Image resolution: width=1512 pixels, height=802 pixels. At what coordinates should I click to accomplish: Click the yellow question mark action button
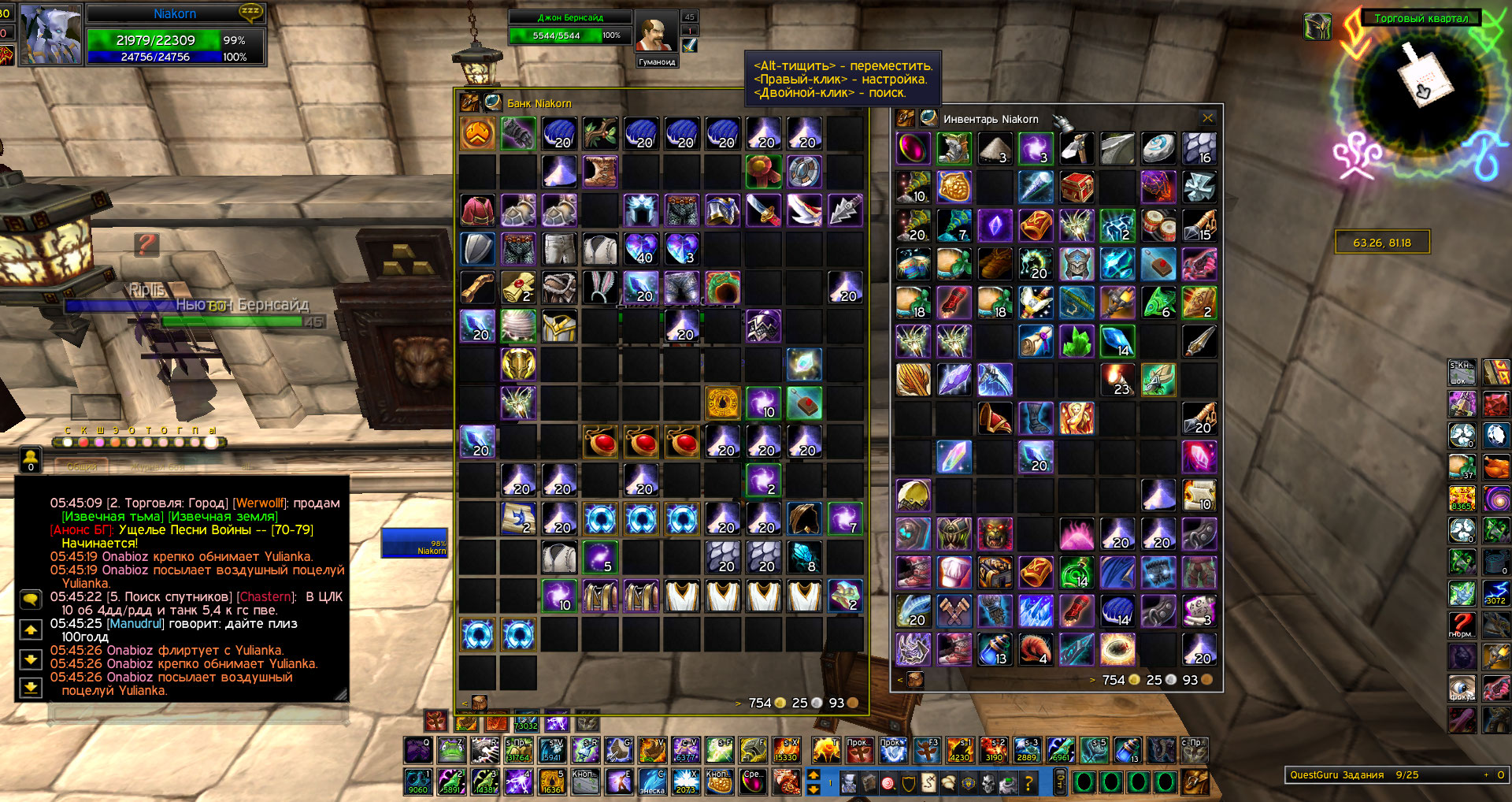click(x=1028, y=783)
